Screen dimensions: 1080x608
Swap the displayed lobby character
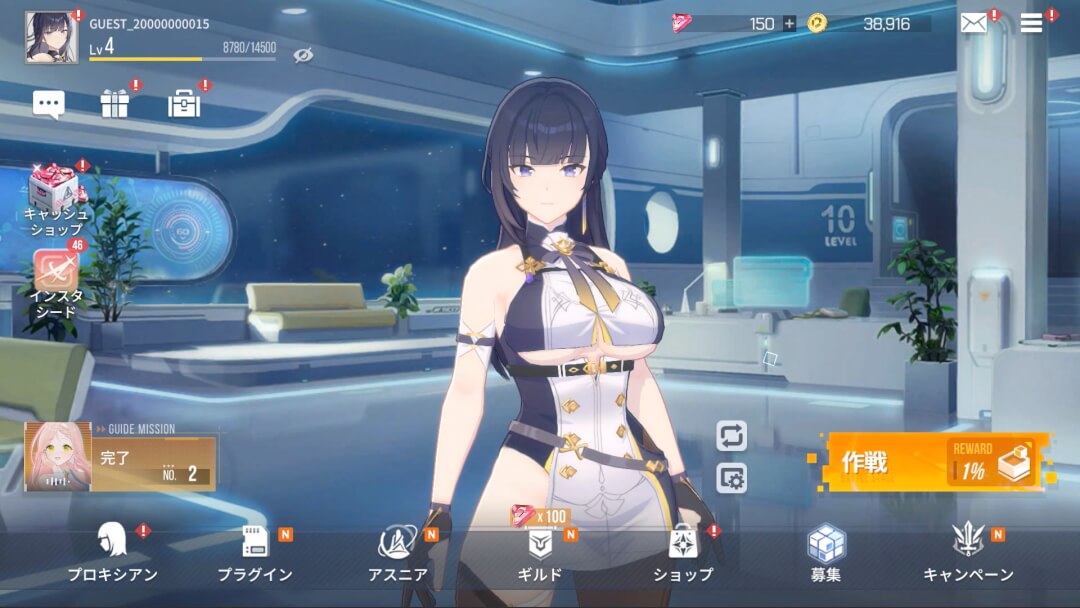pos(732,436)
